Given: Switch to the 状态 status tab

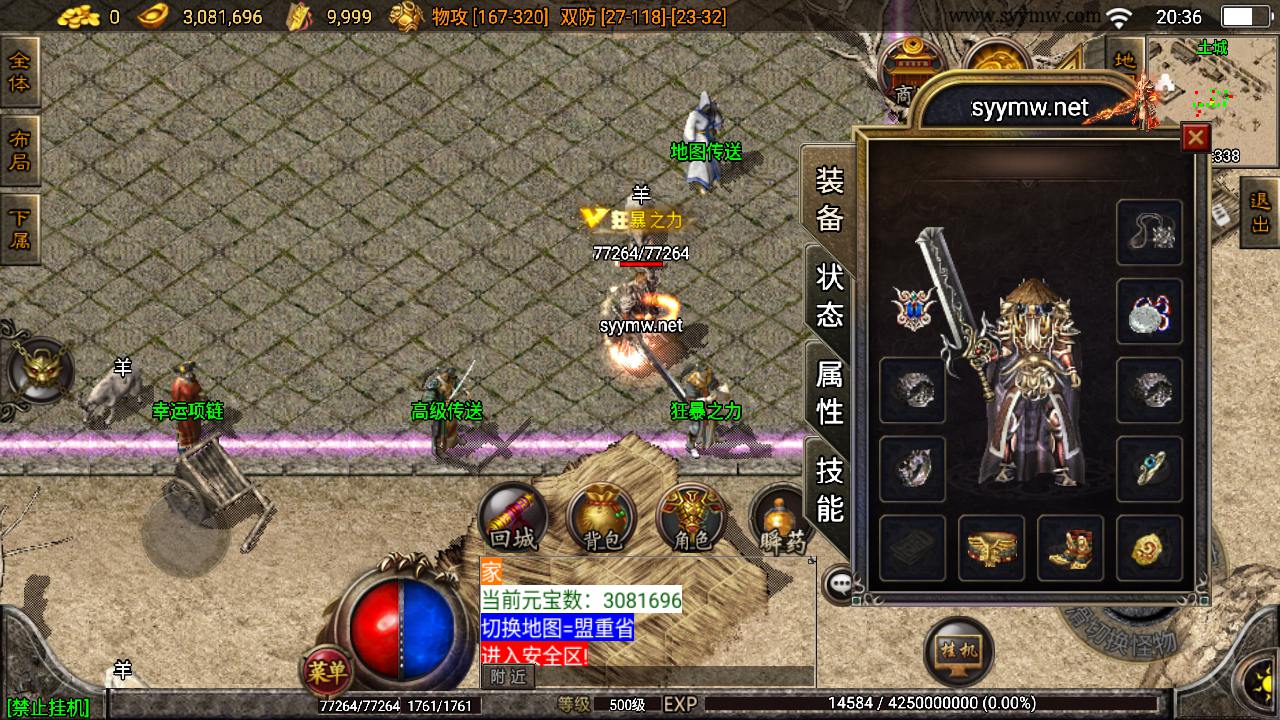Looking at the screenshot, I should (x=830, y=295).
